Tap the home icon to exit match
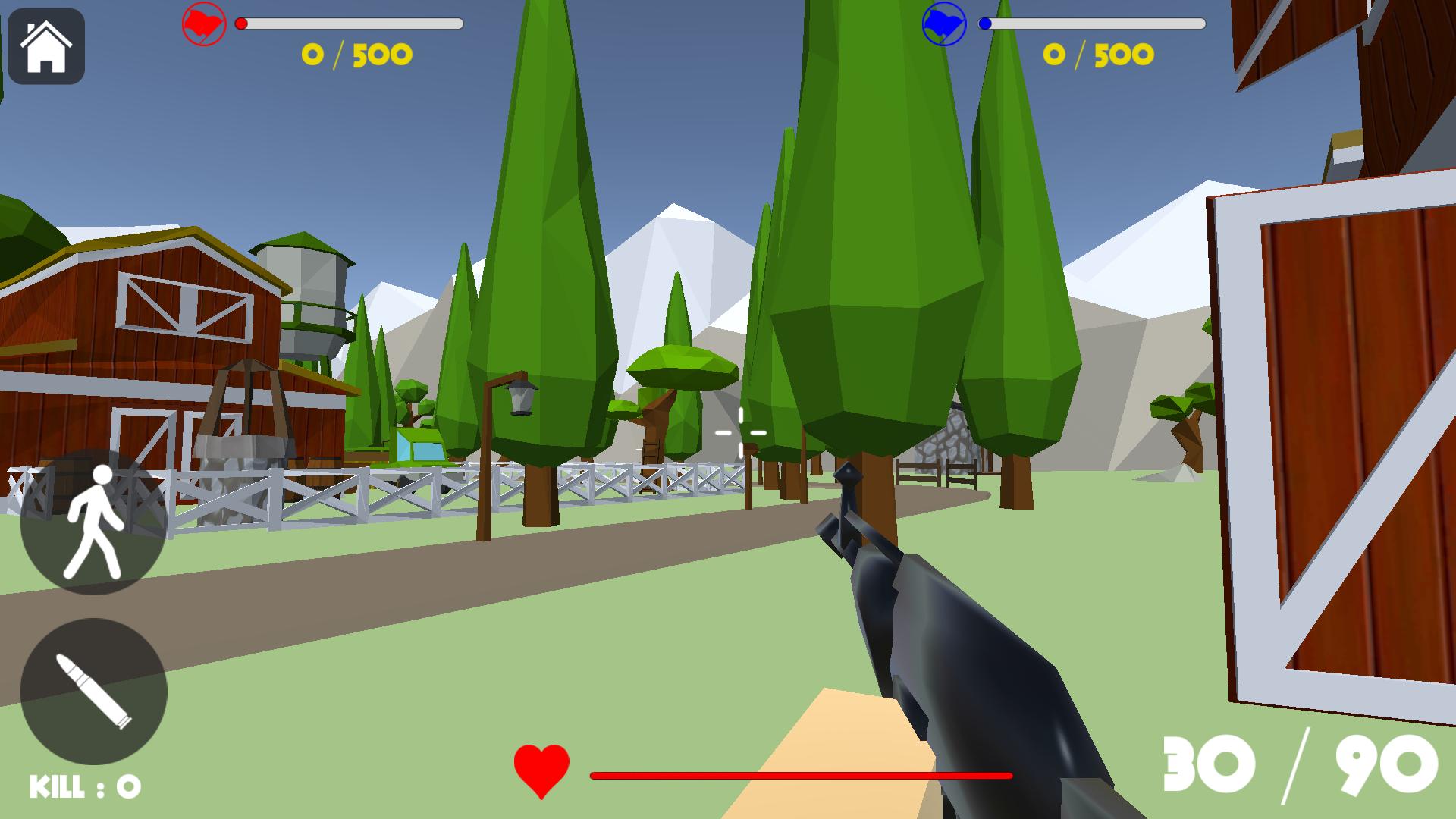 point(47,47)
